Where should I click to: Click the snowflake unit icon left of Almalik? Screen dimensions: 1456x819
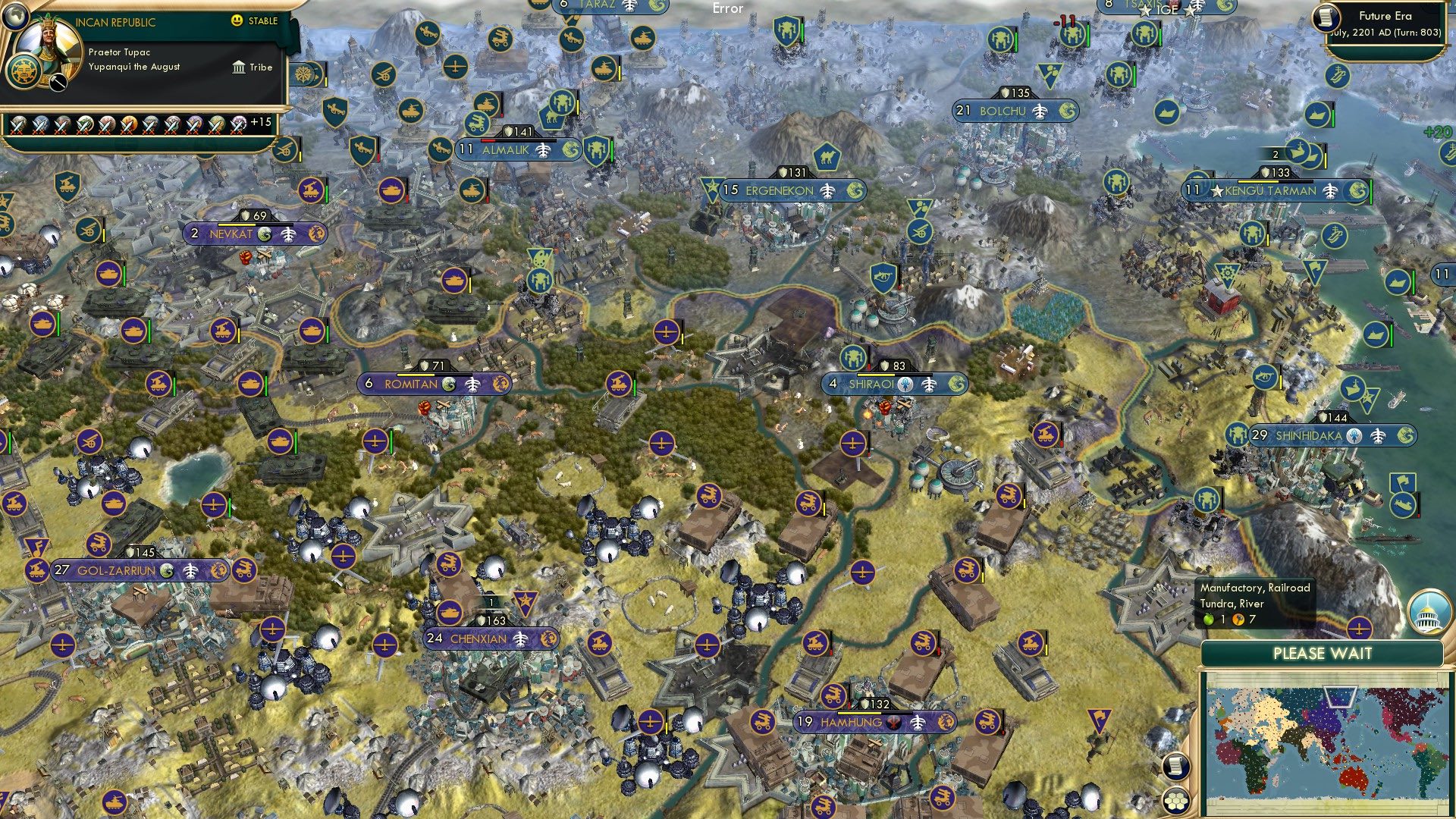coord(303,74)
